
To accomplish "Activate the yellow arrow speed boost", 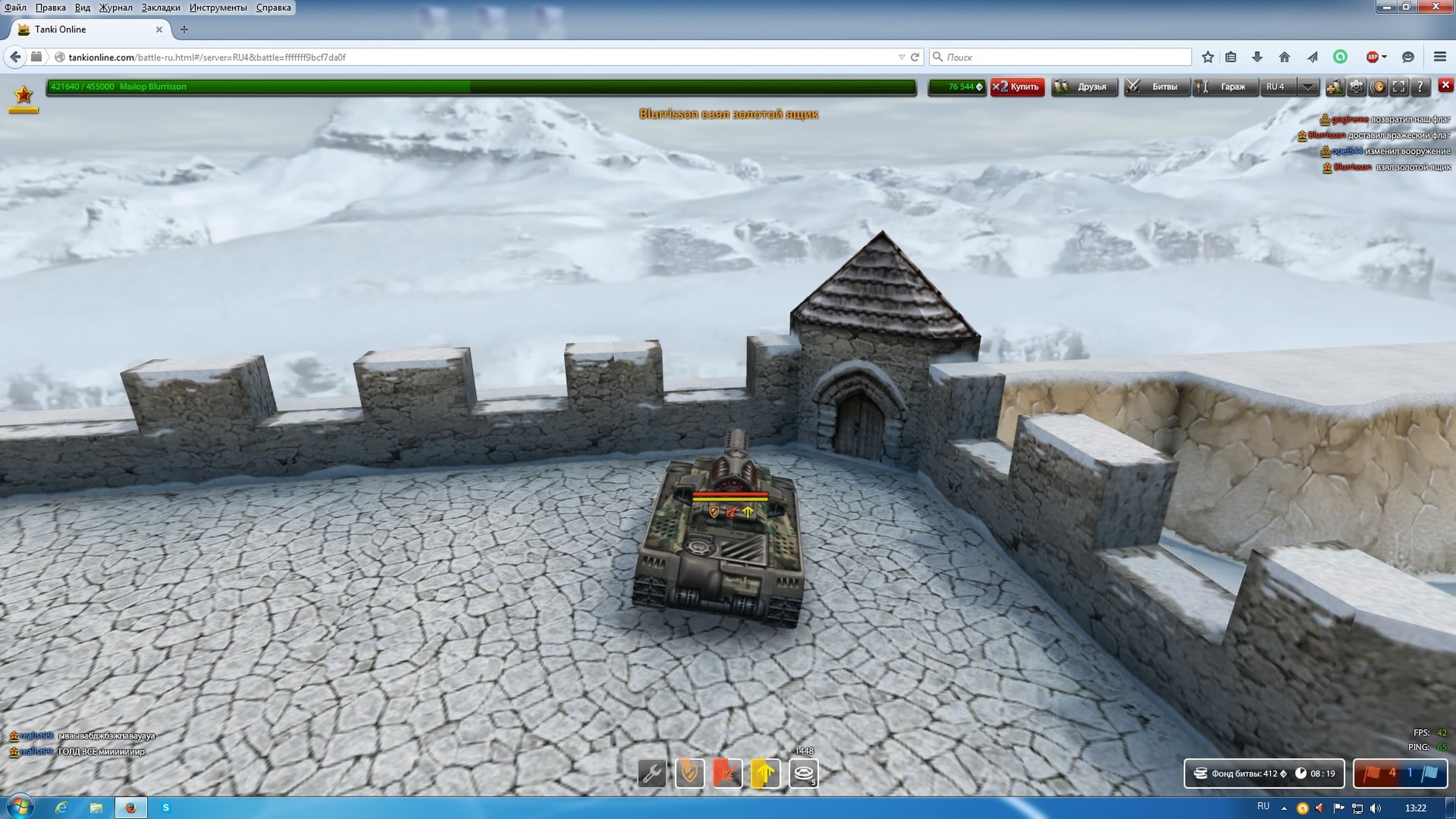I will coord(765,773).
